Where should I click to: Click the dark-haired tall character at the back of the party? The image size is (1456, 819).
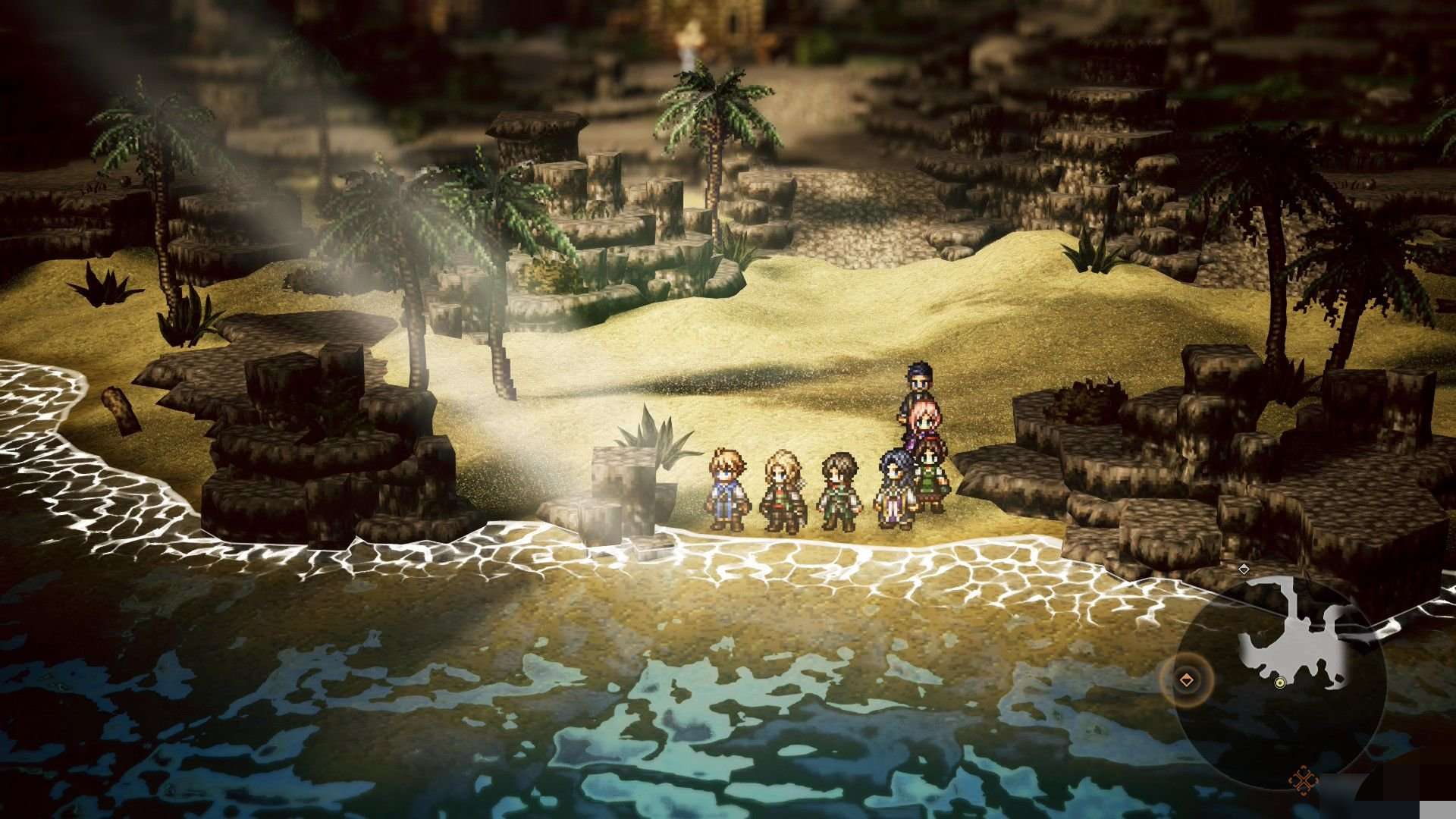pyautogui.click(x=918, y=383)
